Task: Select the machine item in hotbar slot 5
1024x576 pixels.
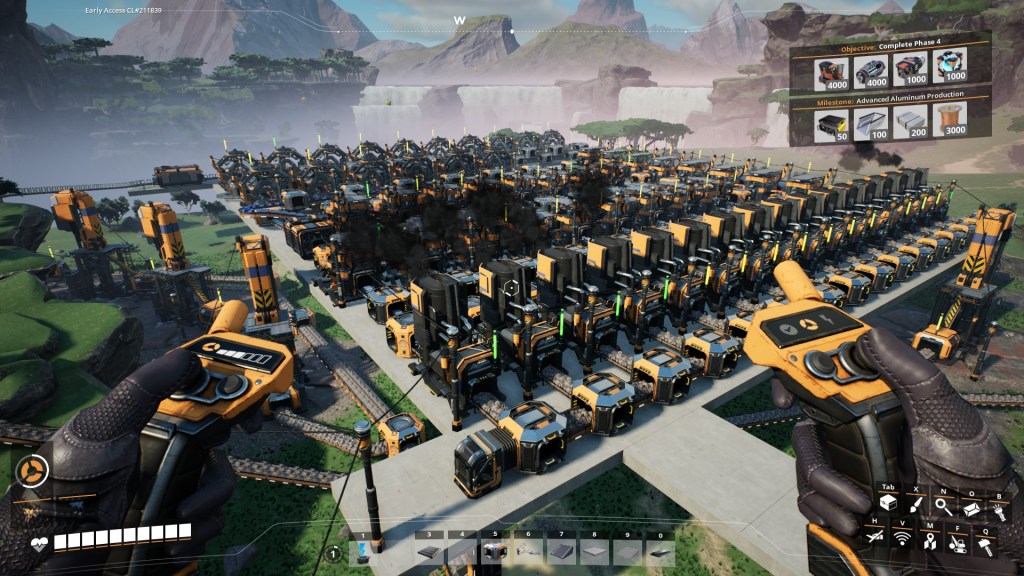Action: click(493, 550)
